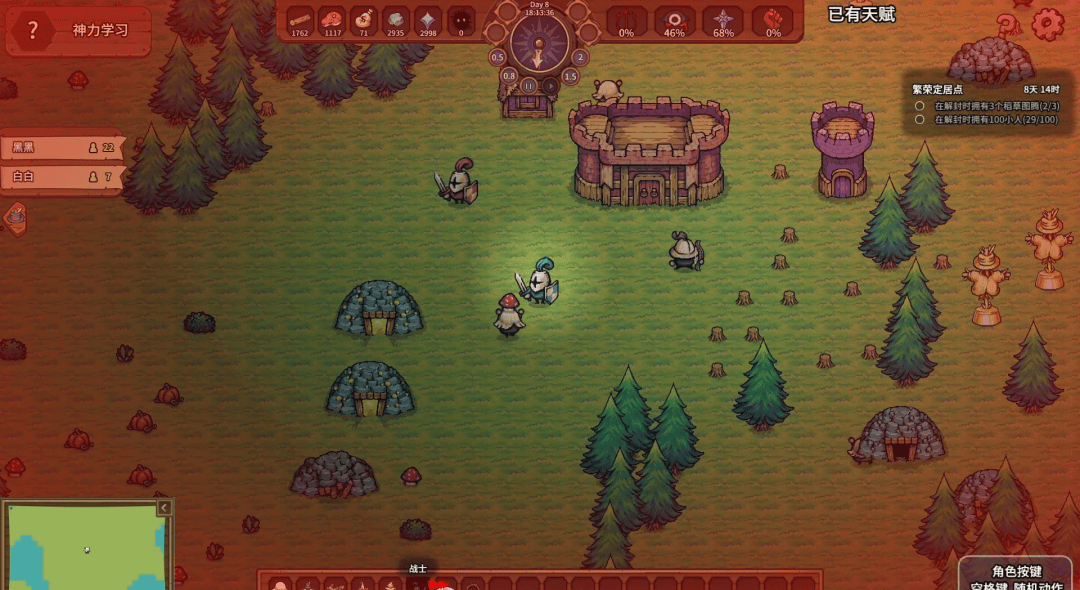Viewport: 1080px width, 590px height.
Task: Select the red eye stat icon
Action: coord(675,19)
